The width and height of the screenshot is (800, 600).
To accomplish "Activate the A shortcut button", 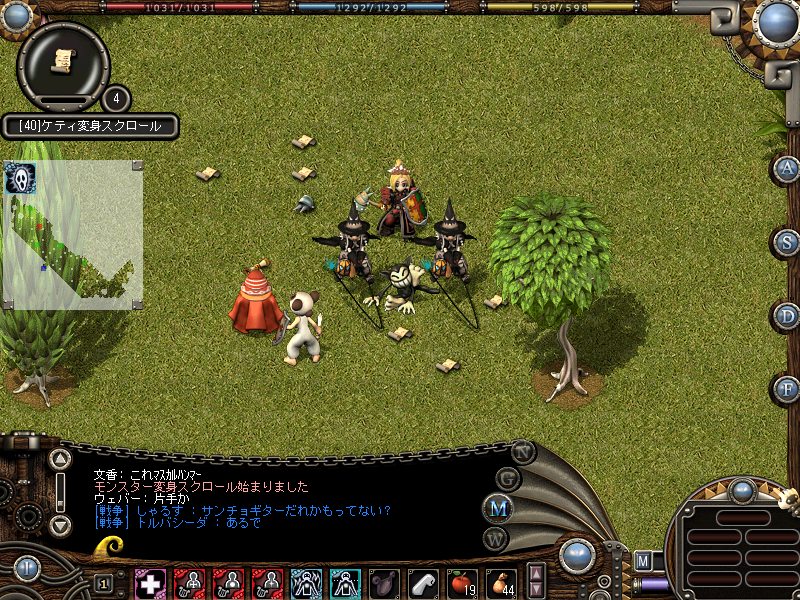I will click(x=788, y=169).
